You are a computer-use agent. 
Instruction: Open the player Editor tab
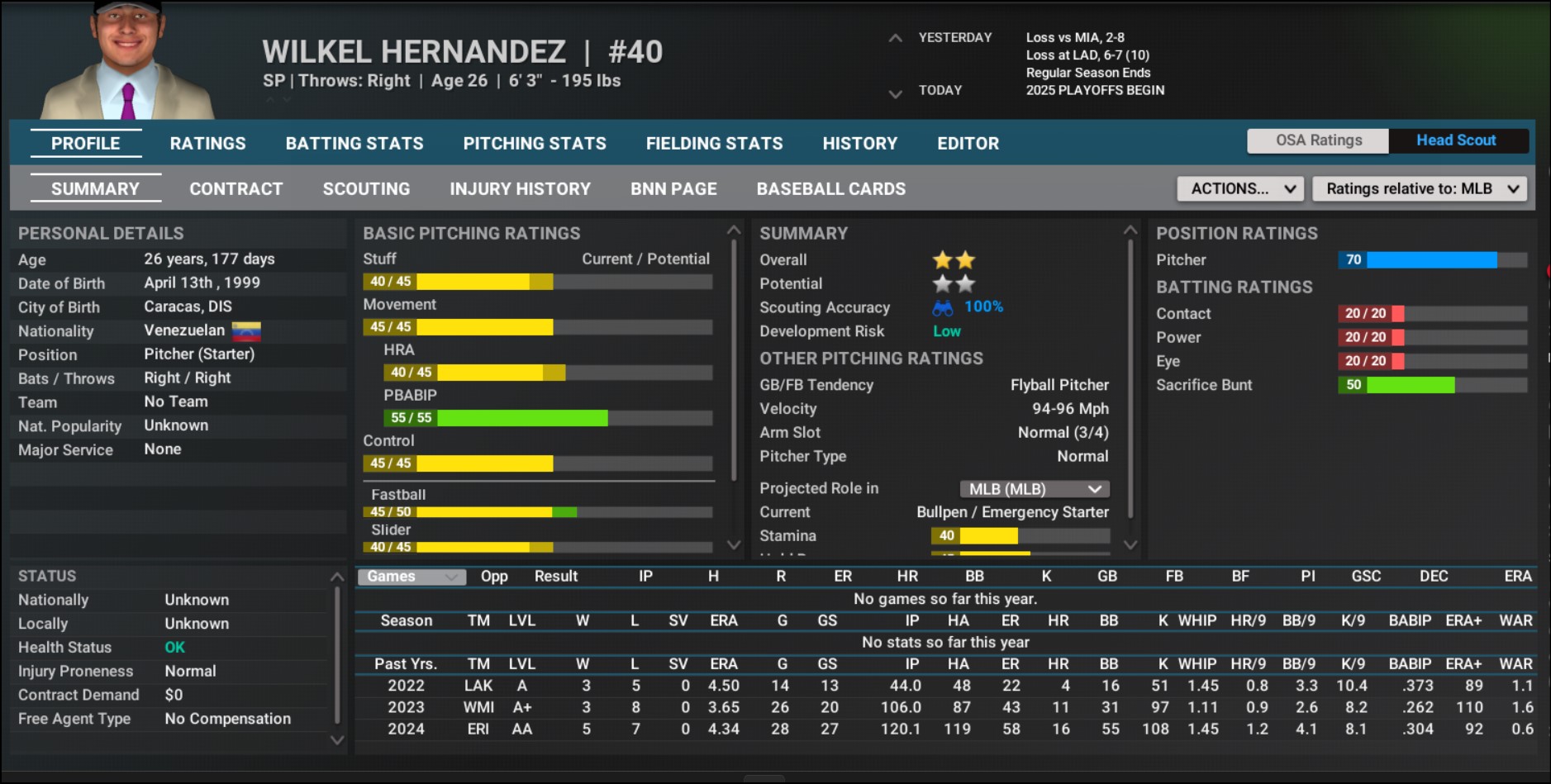pos(968,143)
